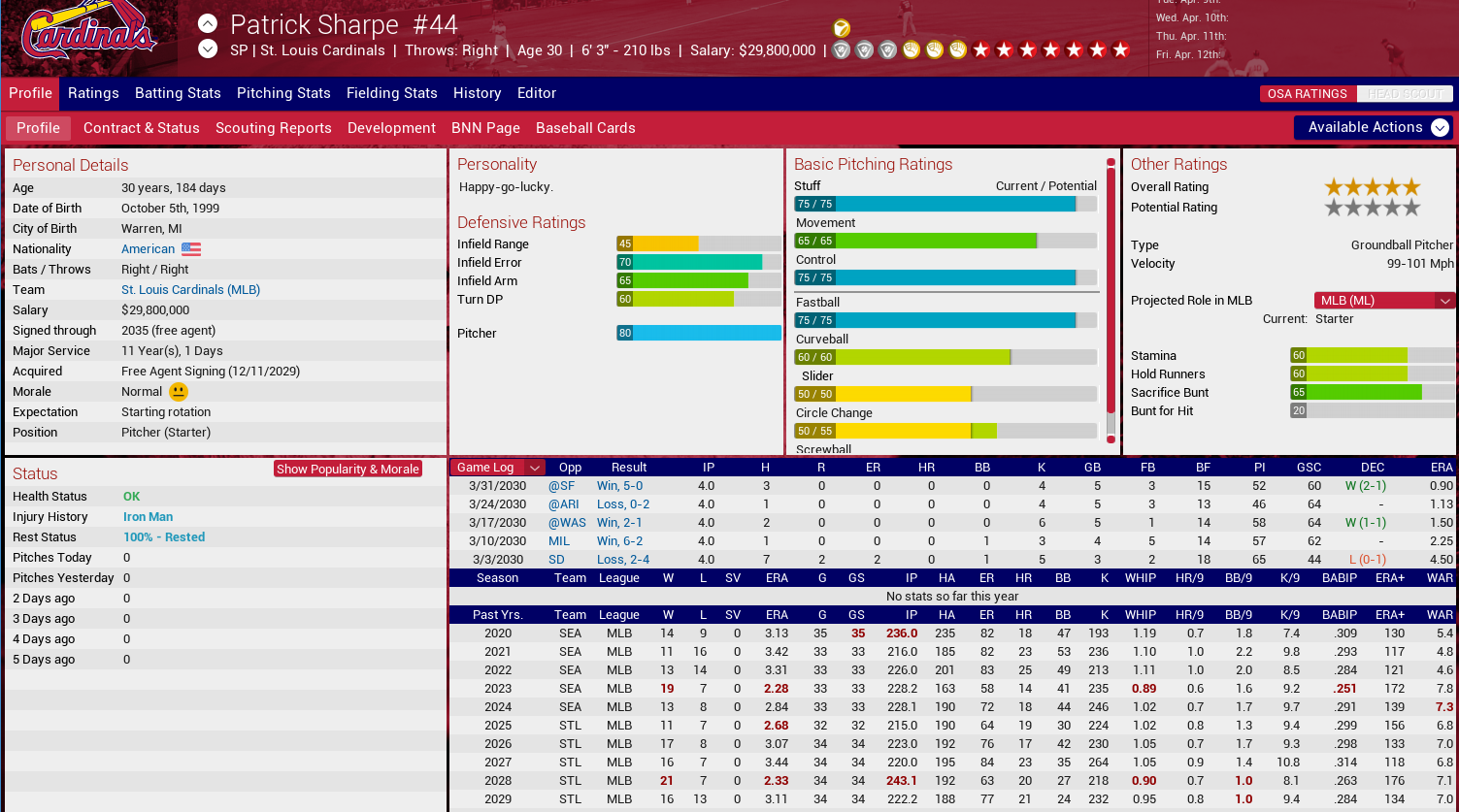The image size is (1459, 812).
Task: Change the Projected Role in MLB dropdown
Action: click(1384, 301)
